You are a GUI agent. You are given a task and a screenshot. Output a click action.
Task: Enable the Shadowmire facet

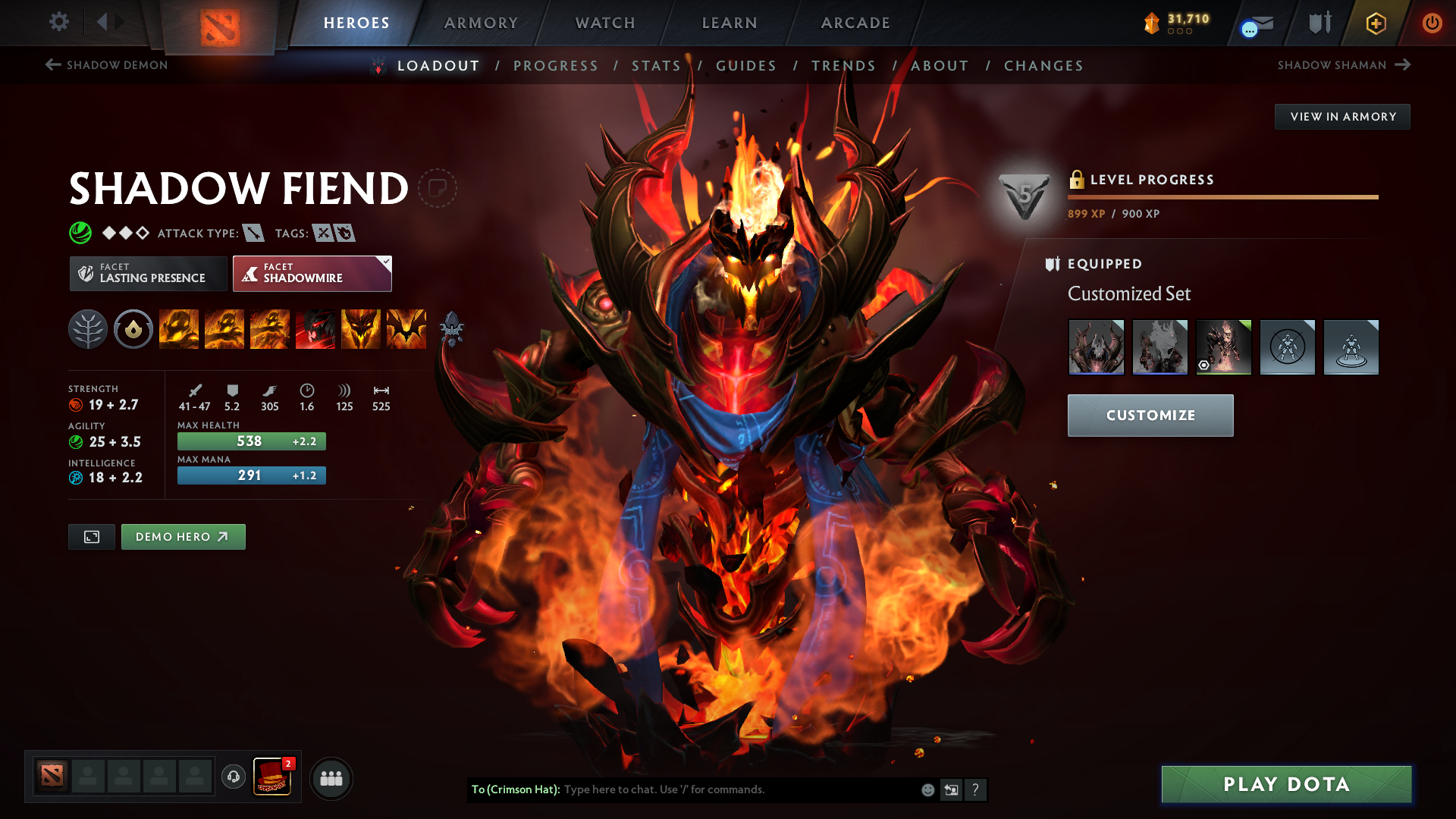point(312,273)
